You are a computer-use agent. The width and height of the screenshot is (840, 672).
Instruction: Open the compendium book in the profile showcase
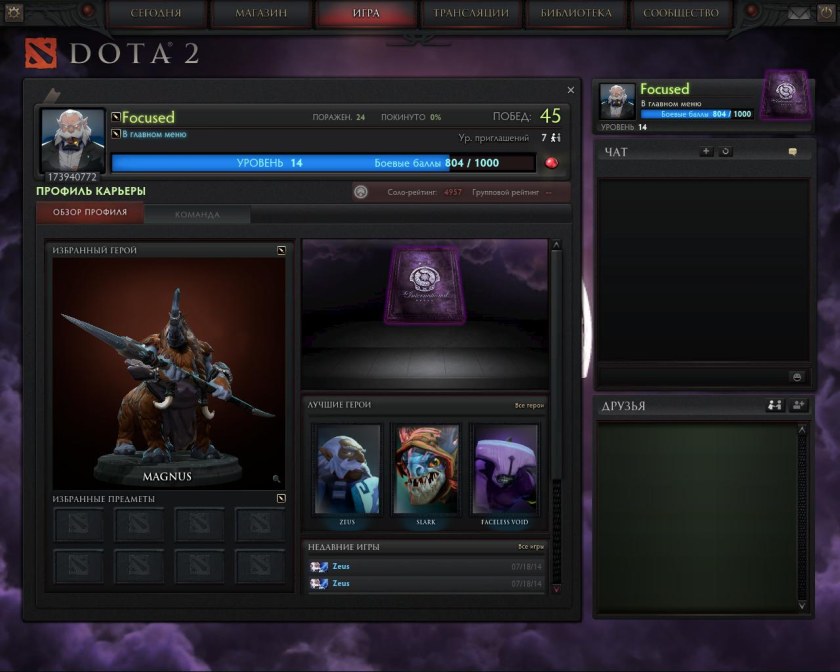(426, 286)
